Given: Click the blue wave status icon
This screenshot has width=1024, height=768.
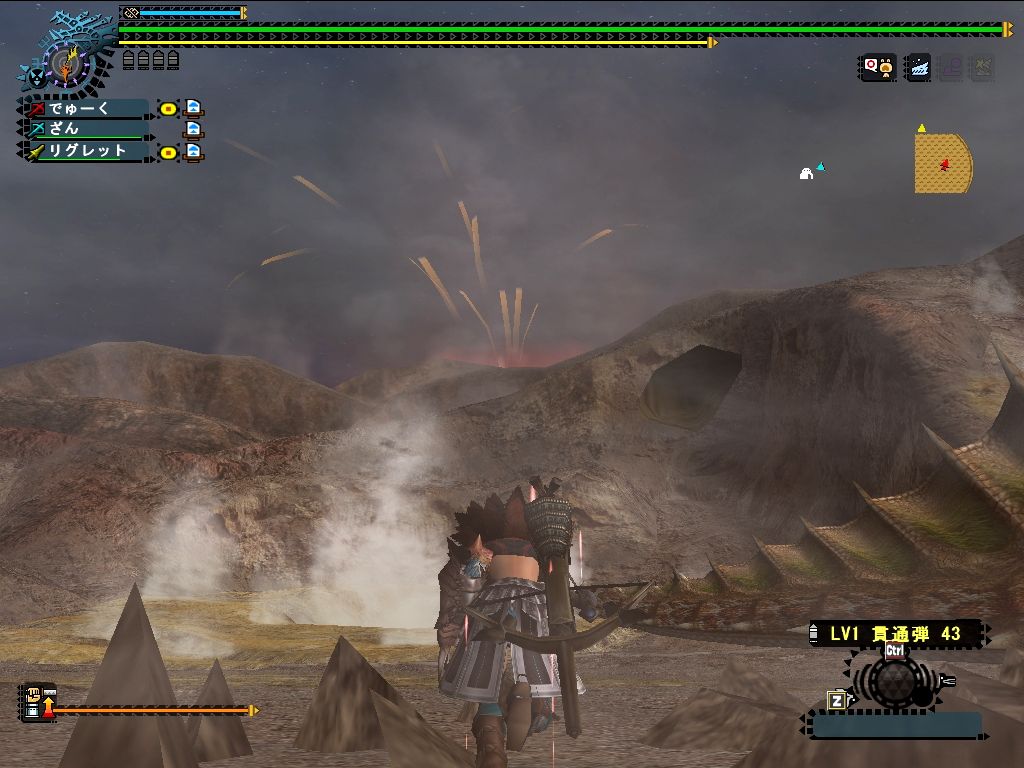Looking at the screenshot, I should tap(917, 67).
